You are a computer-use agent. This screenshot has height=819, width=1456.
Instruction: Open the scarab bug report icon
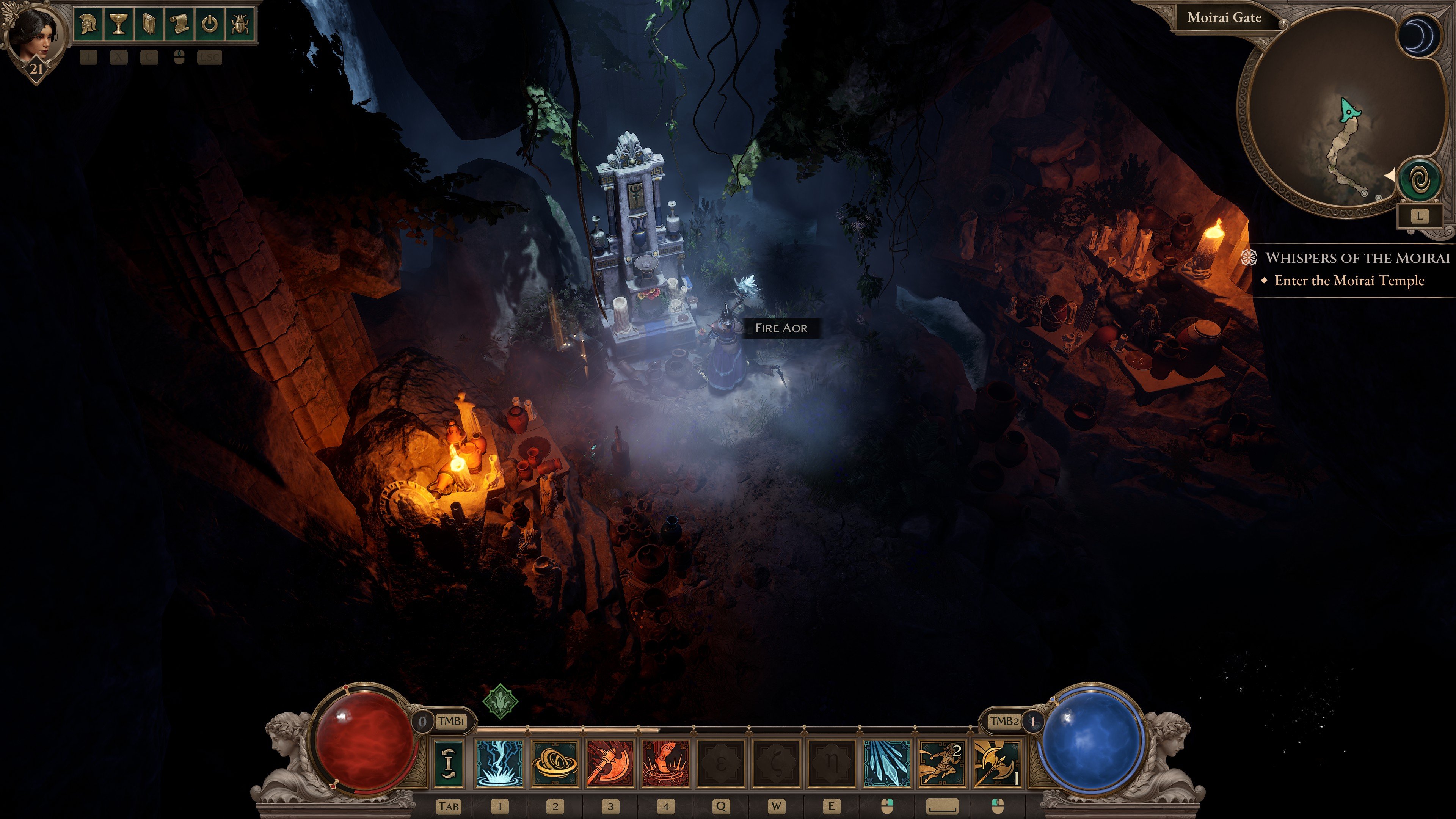(240, 24)
